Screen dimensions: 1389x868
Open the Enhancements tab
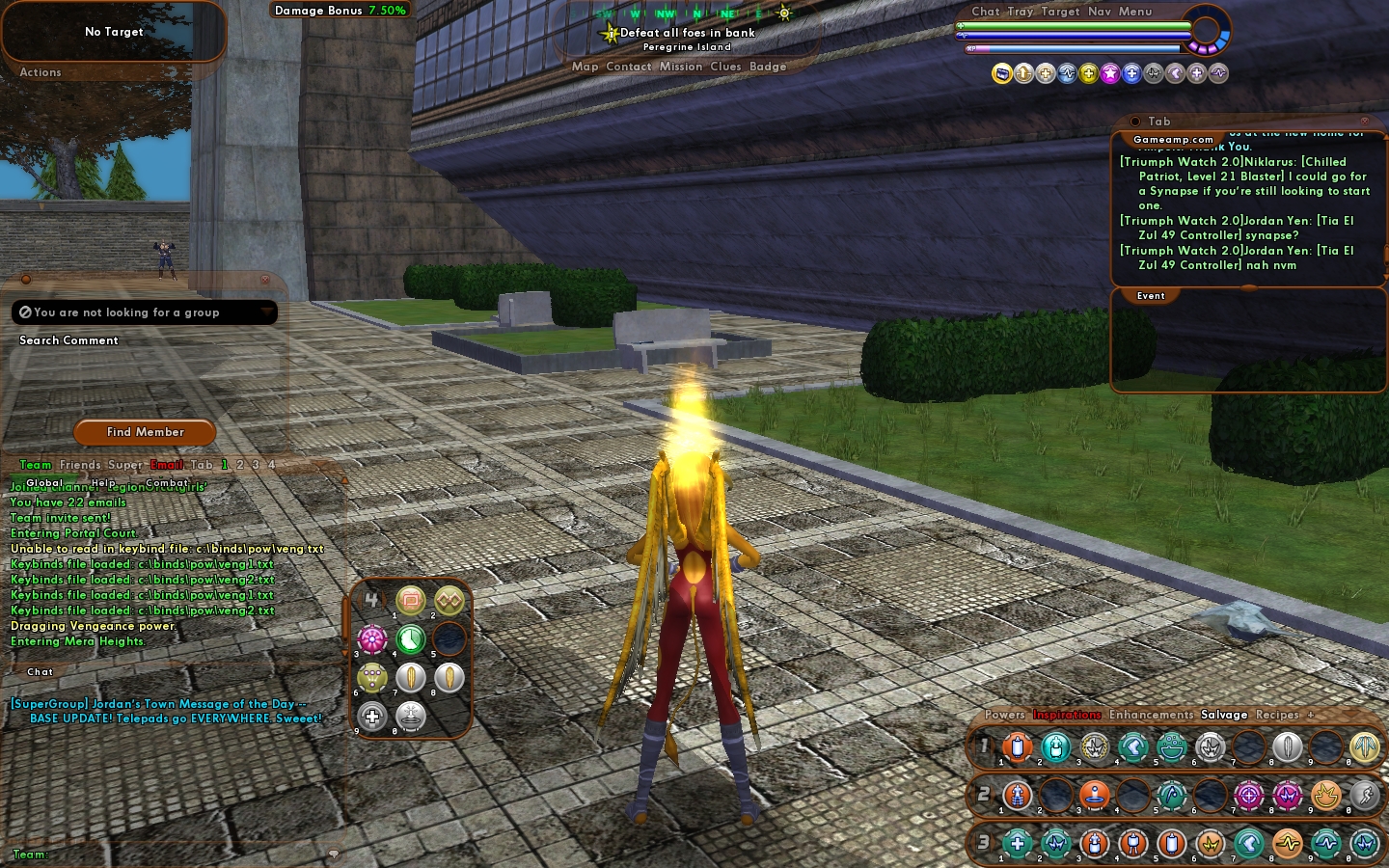[x=1151, y=715]
